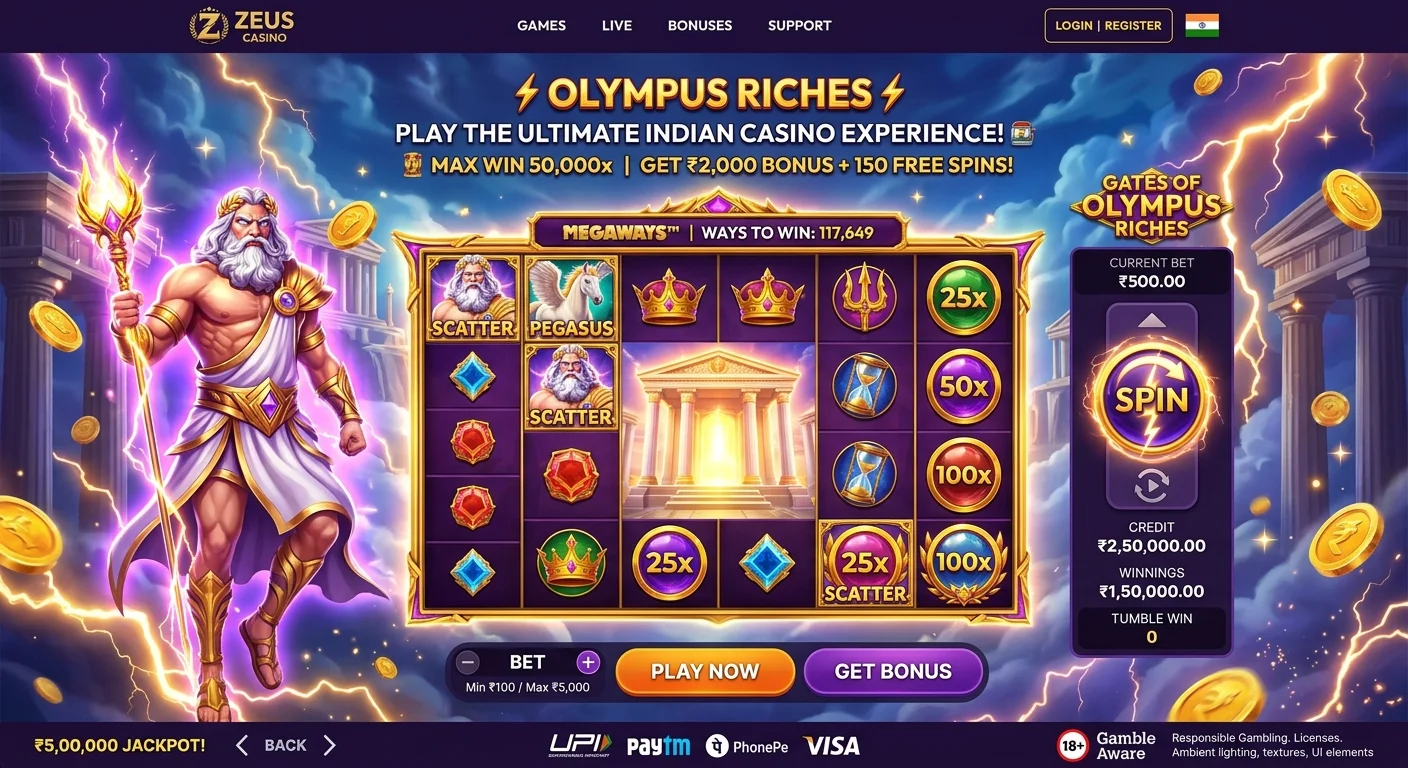Click the up arrow above the SPIN button
This screenshot has width=1408, height=768.
[x=1151, y=320]
